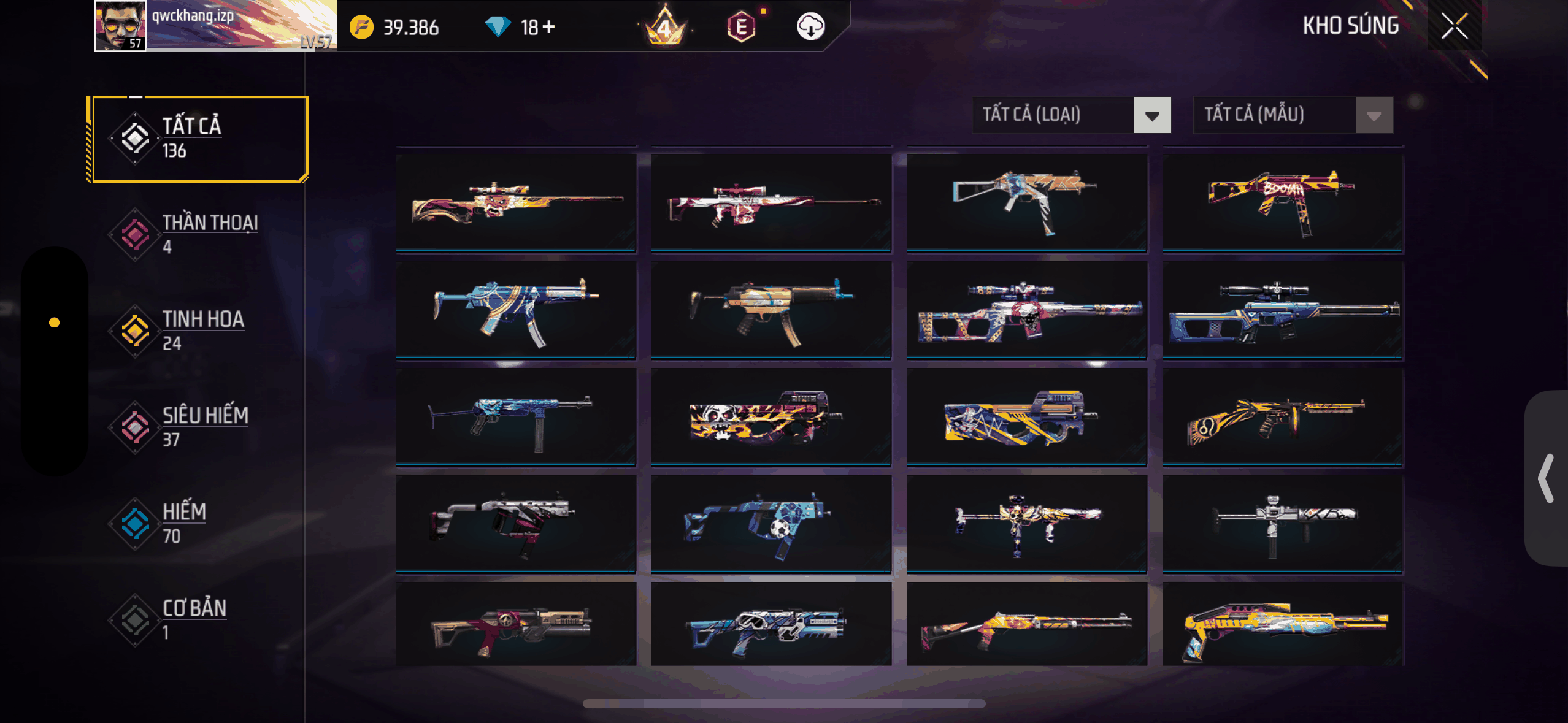Screen dimensions: 1568x723
Task: Select the goggles-themed blue shotgun skin
Action: pos(771,625)
